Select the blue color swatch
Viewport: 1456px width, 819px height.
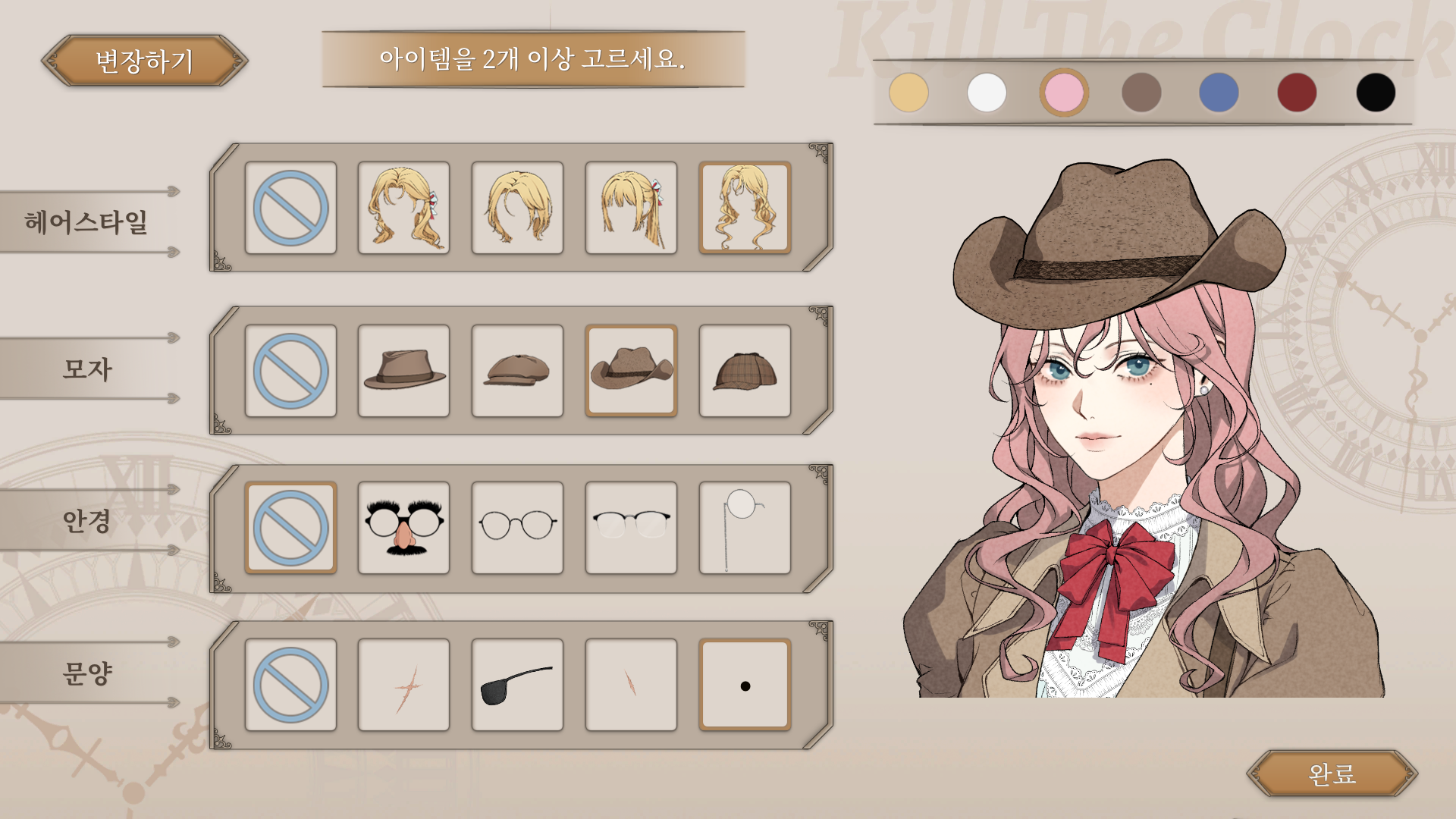pyautogui.click(x=1221, y=93)
